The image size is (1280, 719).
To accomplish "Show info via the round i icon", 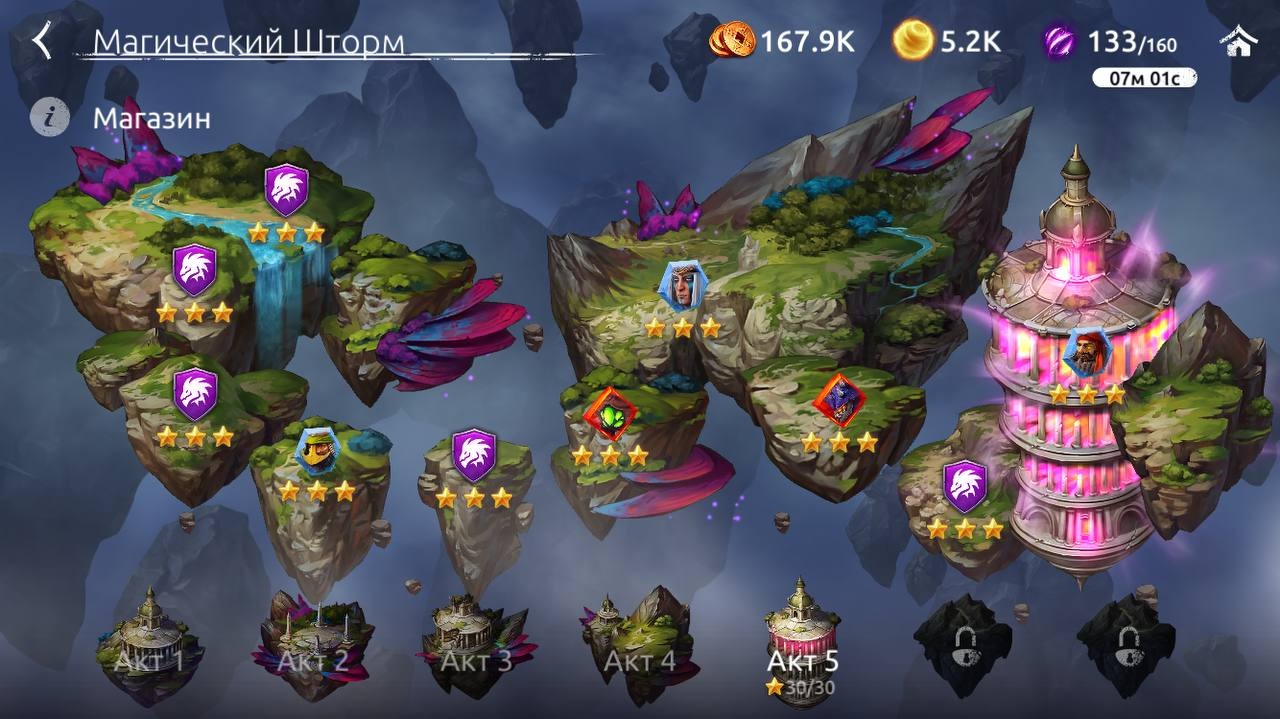I will 49,117.
